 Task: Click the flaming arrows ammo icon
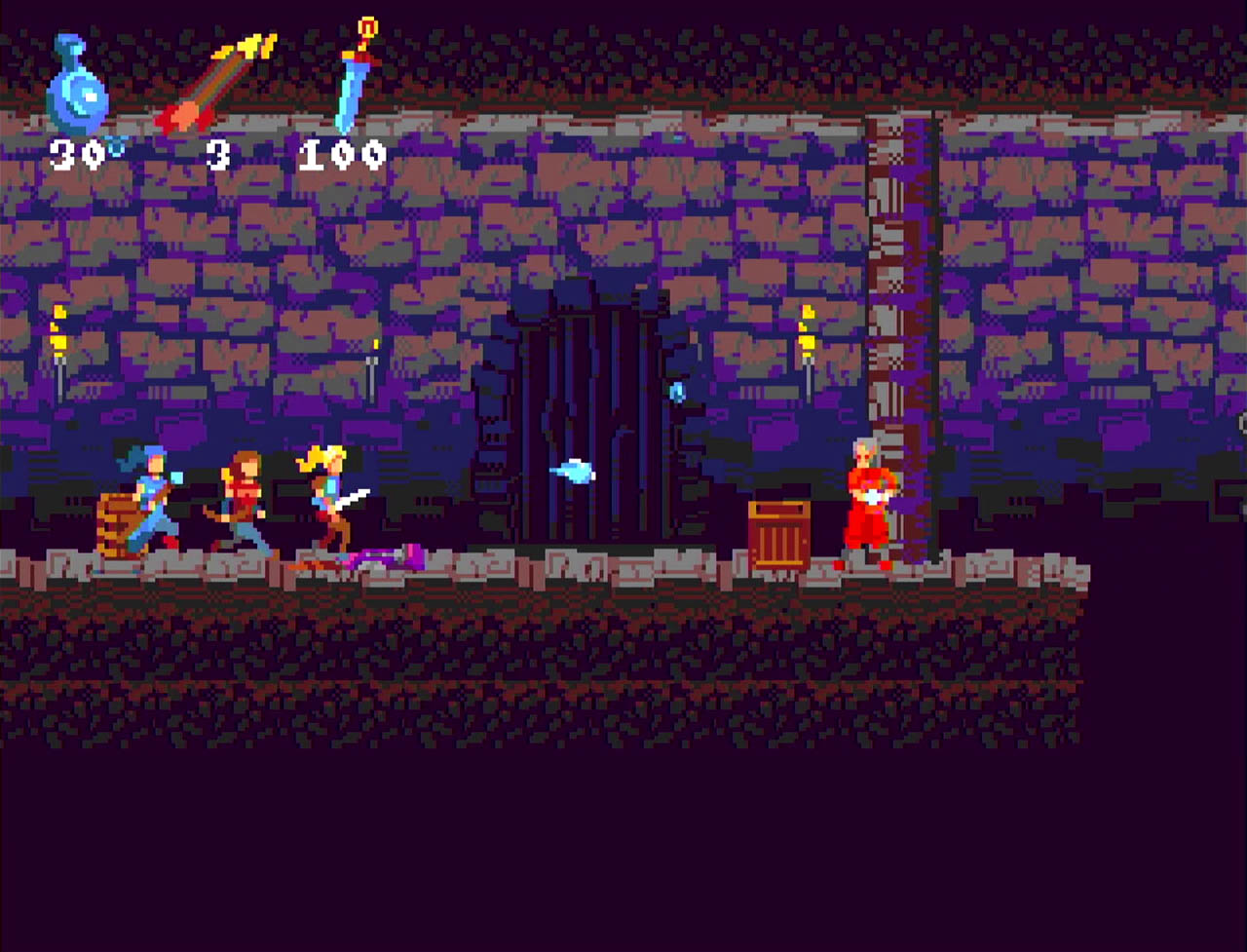(216, 84)
